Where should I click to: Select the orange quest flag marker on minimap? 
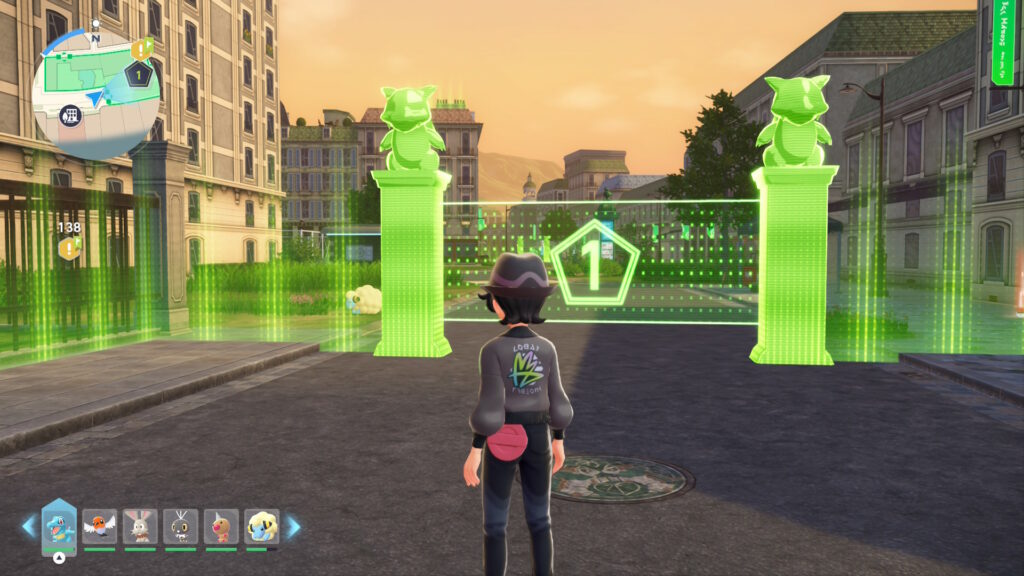(x=141, y=48)
